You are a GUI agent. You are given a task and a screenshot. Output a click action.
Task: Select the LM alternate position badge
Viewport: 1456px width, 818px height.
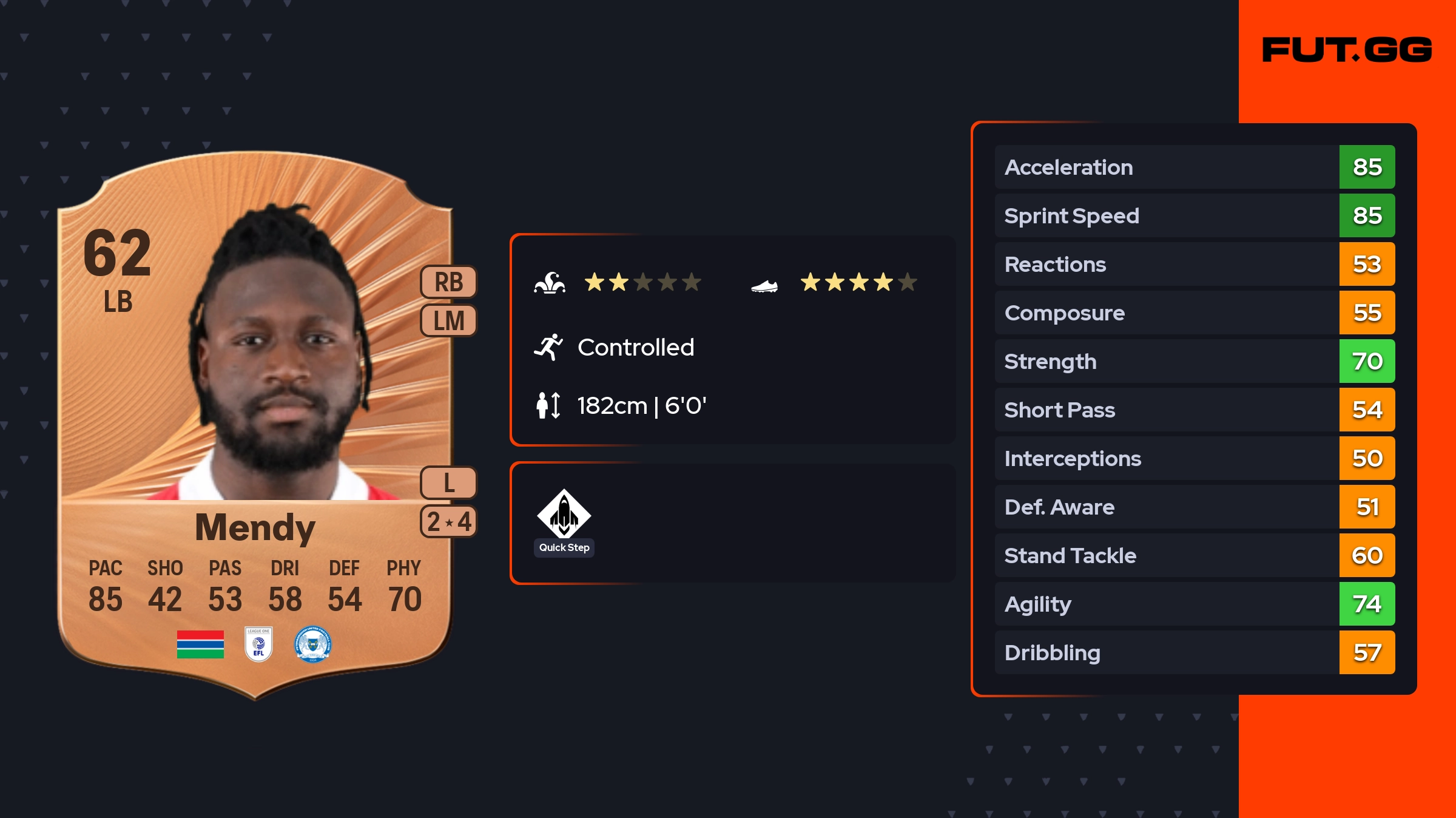point(448,320)
